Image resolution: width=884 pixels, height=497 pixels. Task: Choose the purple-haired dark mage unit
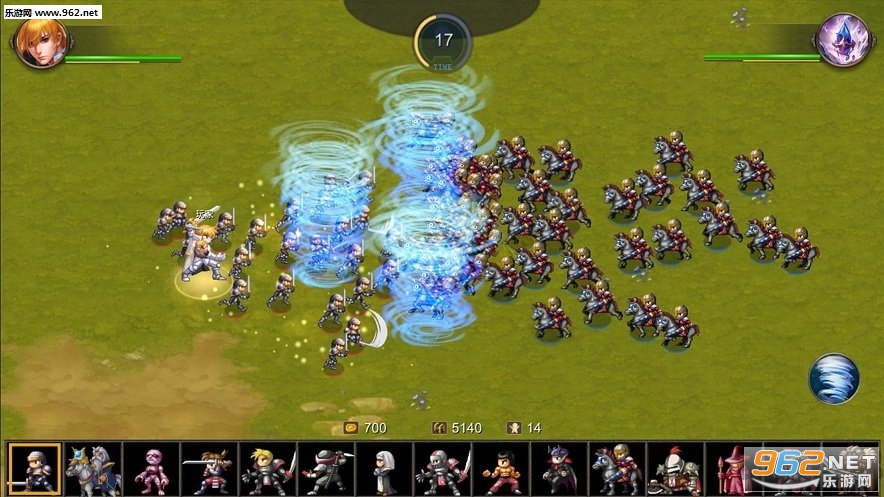point(559,468)
